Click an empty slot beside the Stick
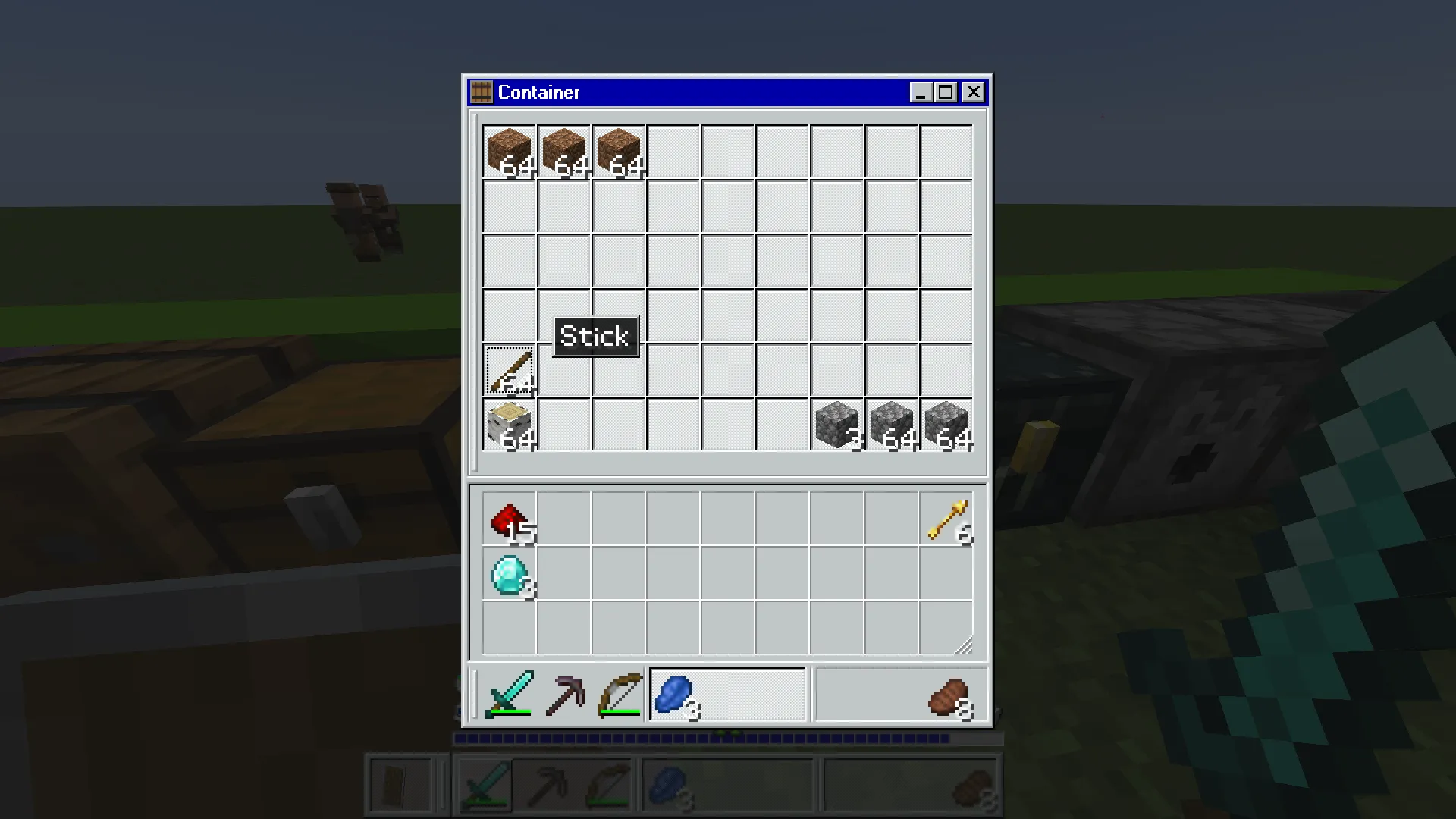Viewport: 1456px width, 819px height. pyautogui.click(x=563, y=370)
